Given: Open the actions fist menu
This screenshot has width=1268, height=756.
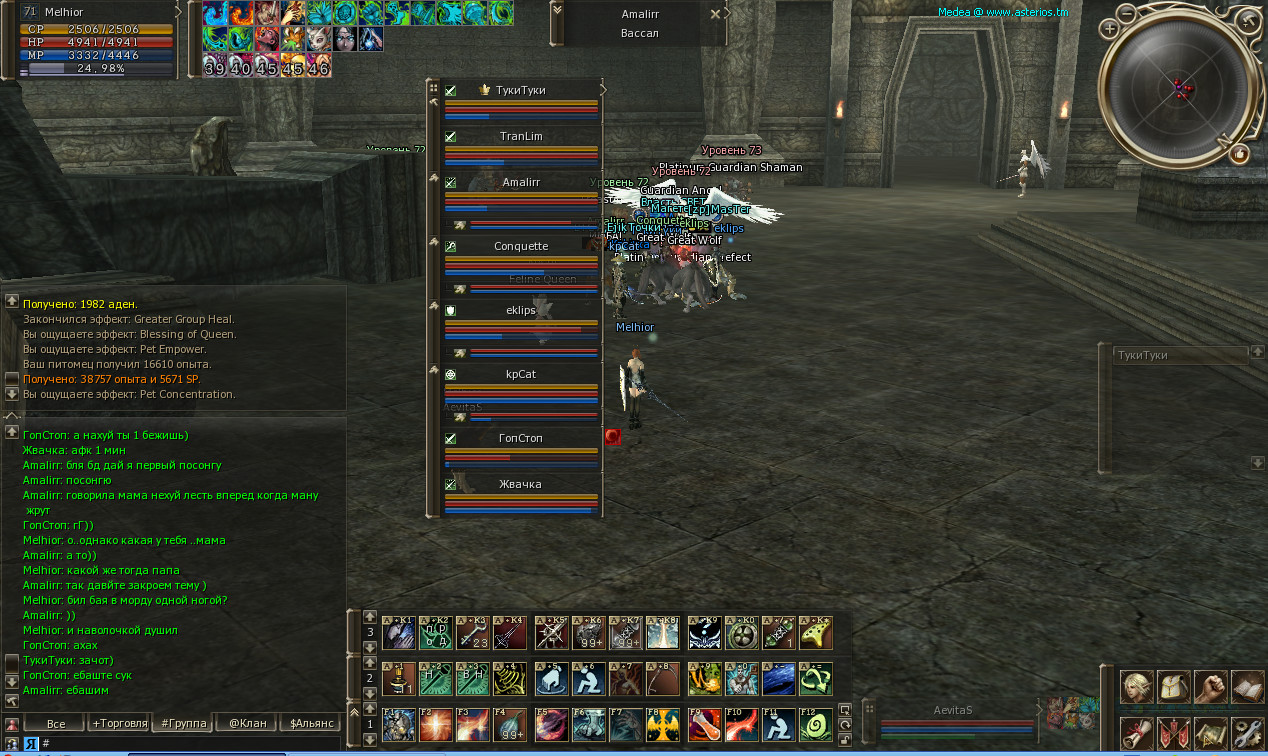Looking at the screenshot, I should [1210, 687].
